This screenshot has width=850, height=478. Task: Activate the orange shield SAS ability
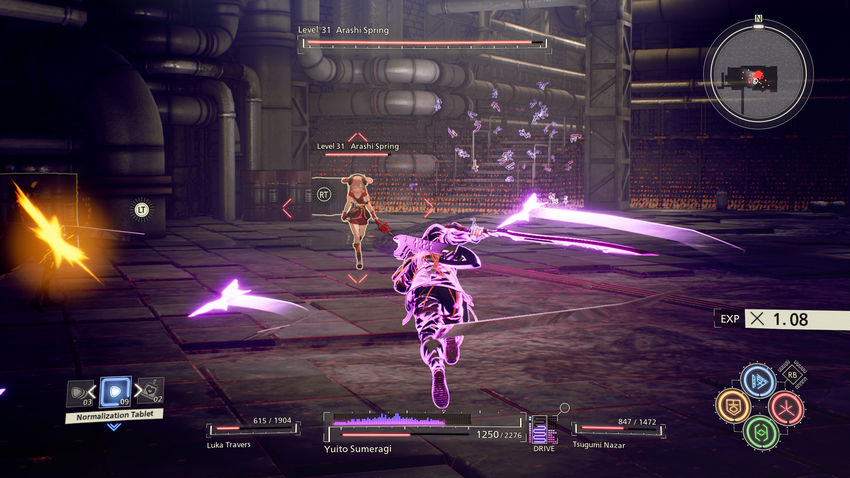(732, 406)
